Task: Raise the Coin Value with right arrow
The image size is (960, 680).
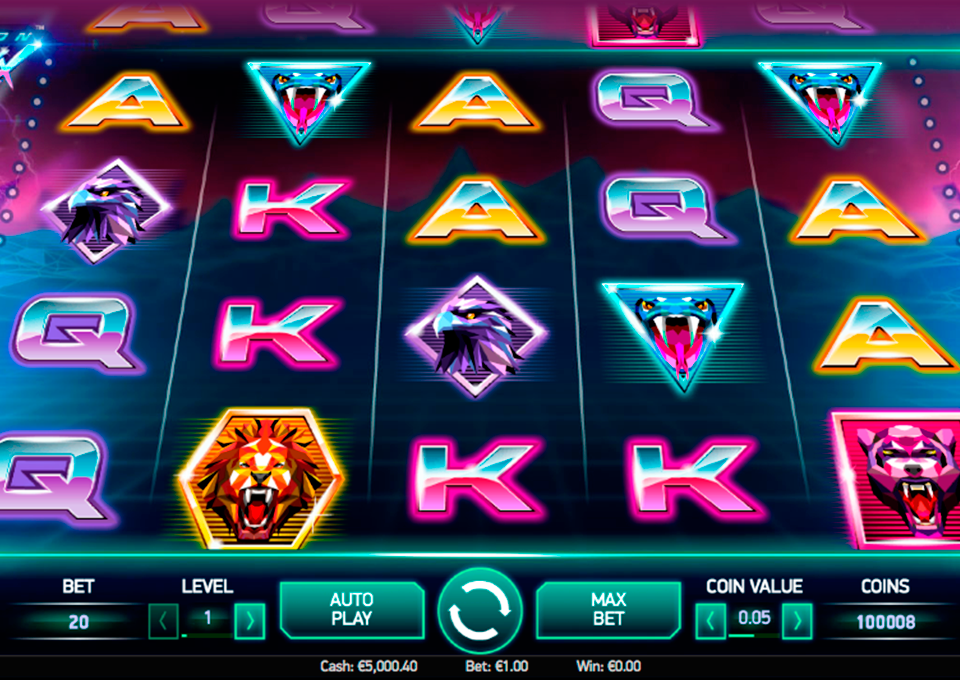Action: 796,621
